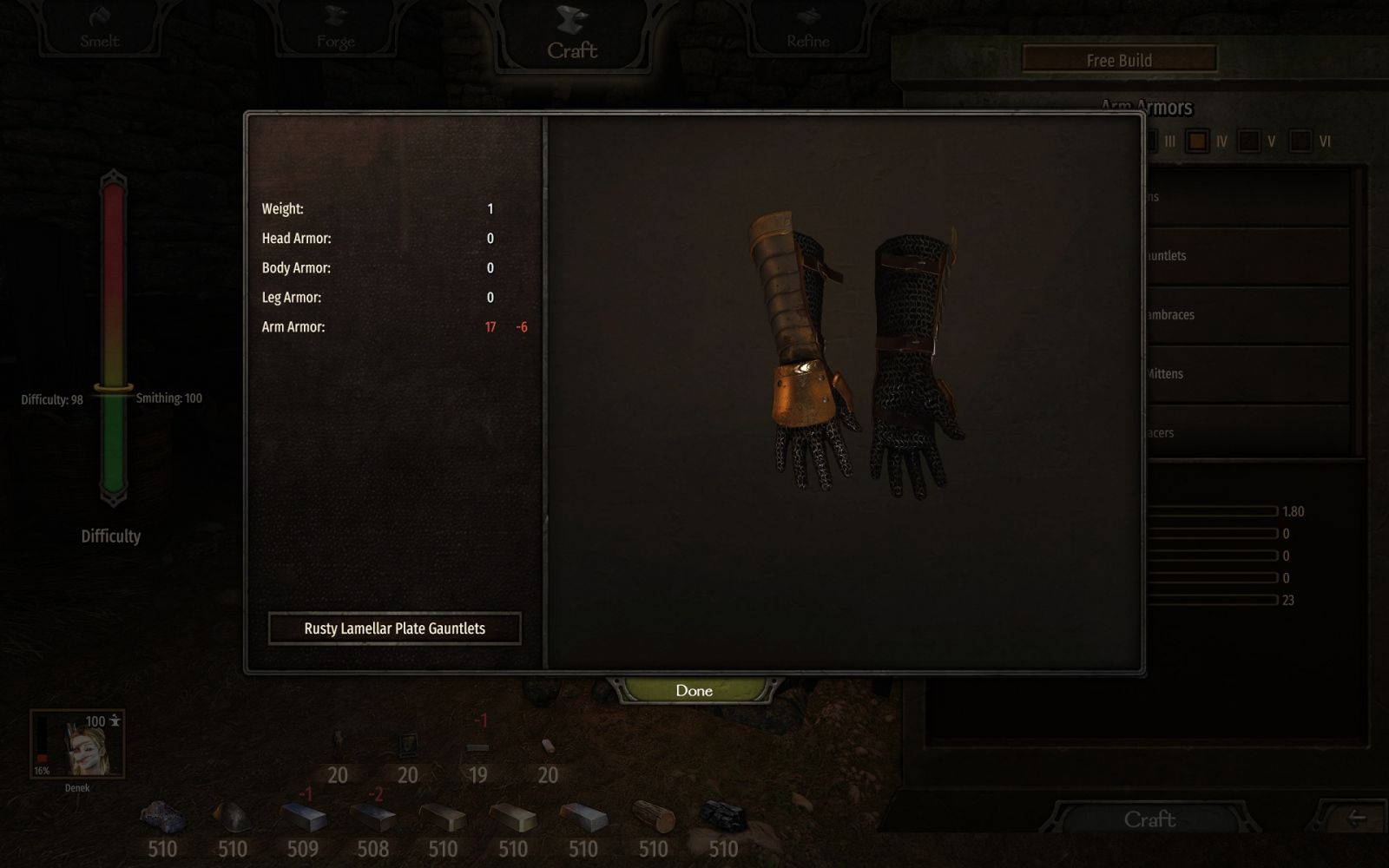Choose tier V armor filter
Viewport: 1389px width, 868px height.
click(1249, 141)
